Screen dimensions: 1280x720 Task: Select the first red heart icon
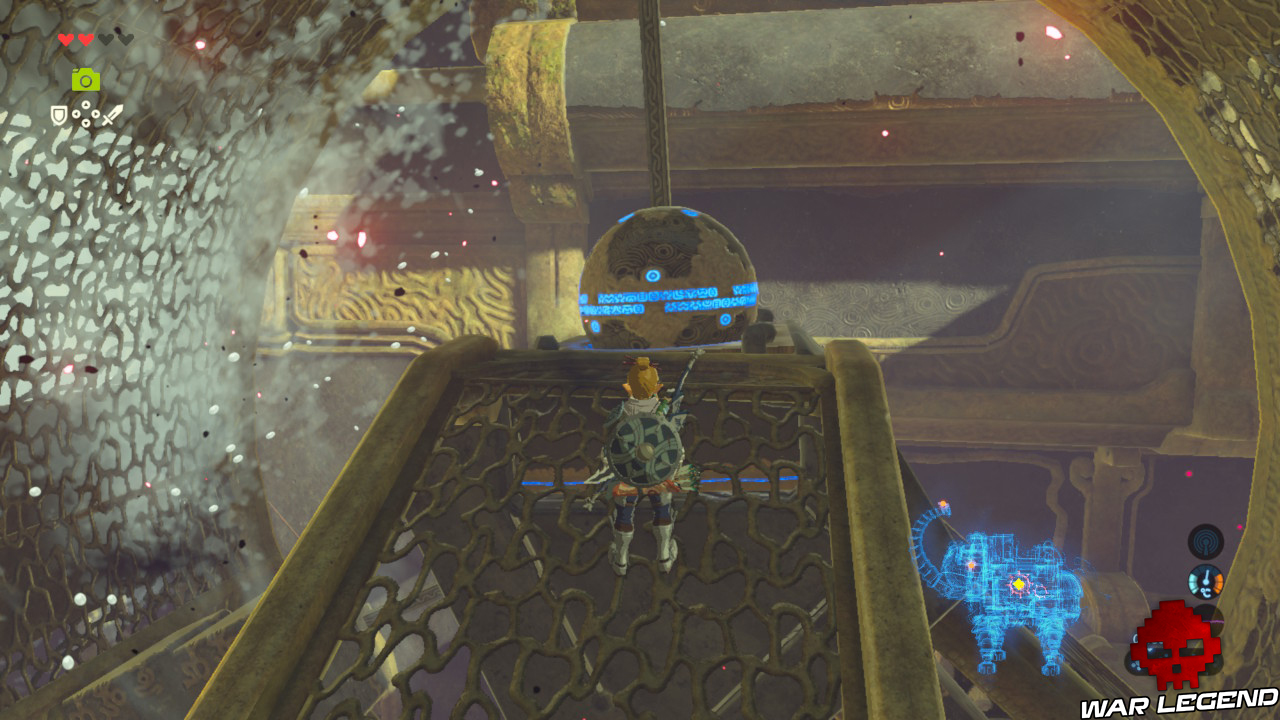tap(66, 39)
